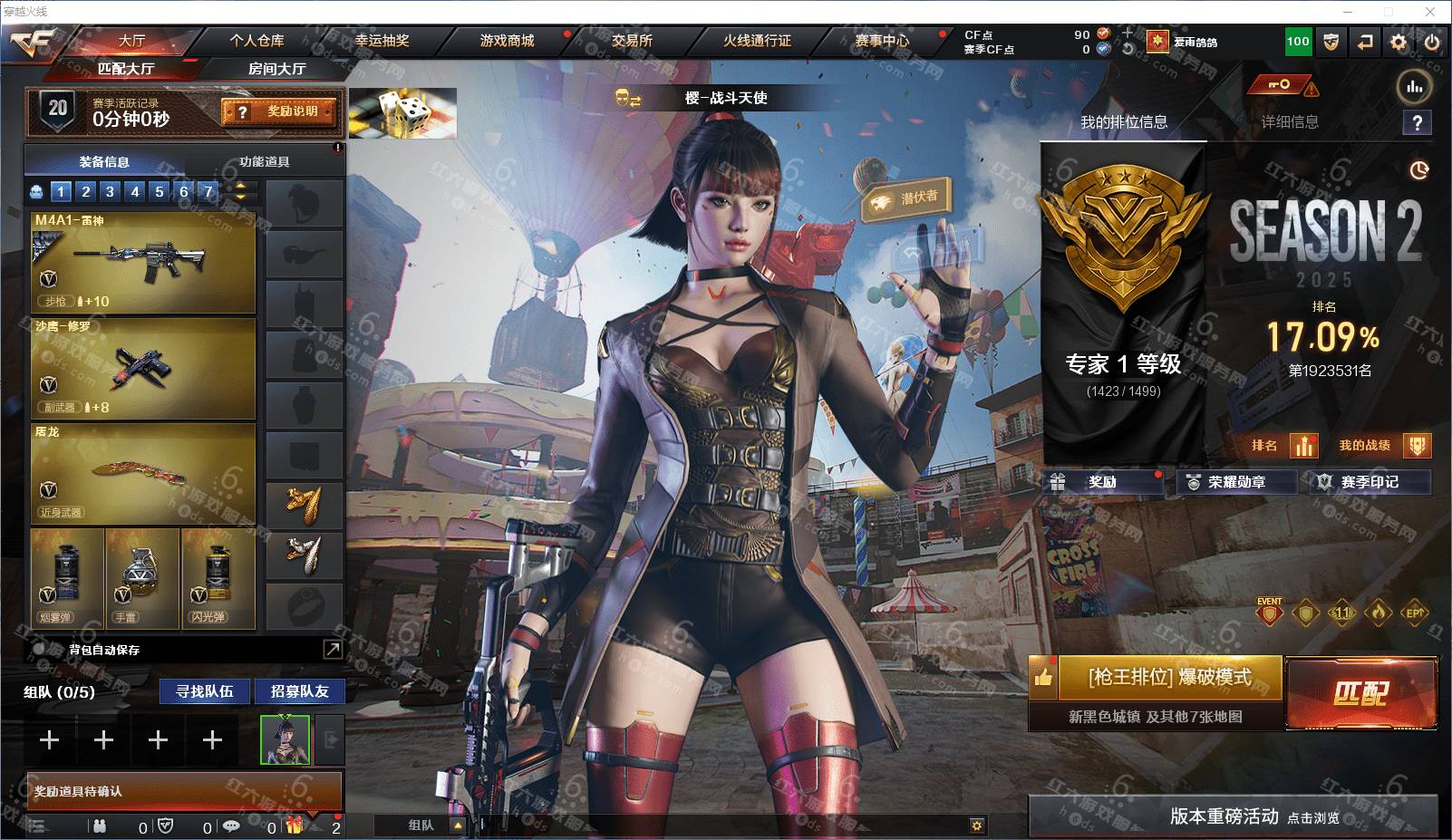This screenshot has height=840, width=1452.
Task: Open the 赛季印记 panel
Action: [x=1370, y=482]
